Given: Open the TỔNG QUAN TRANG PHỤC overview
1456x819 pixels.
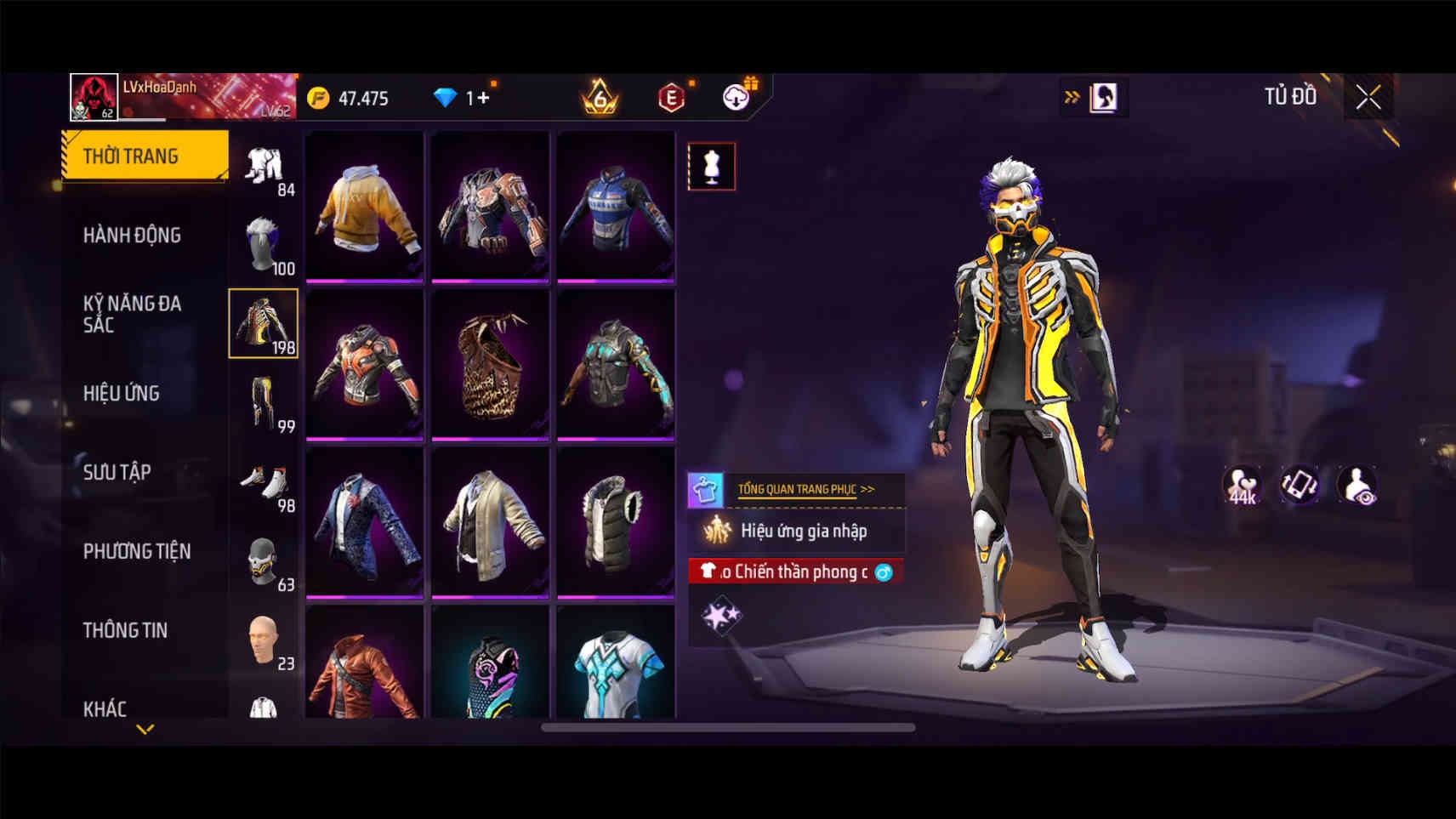Looking at the screenshot, I should point(805,489).
